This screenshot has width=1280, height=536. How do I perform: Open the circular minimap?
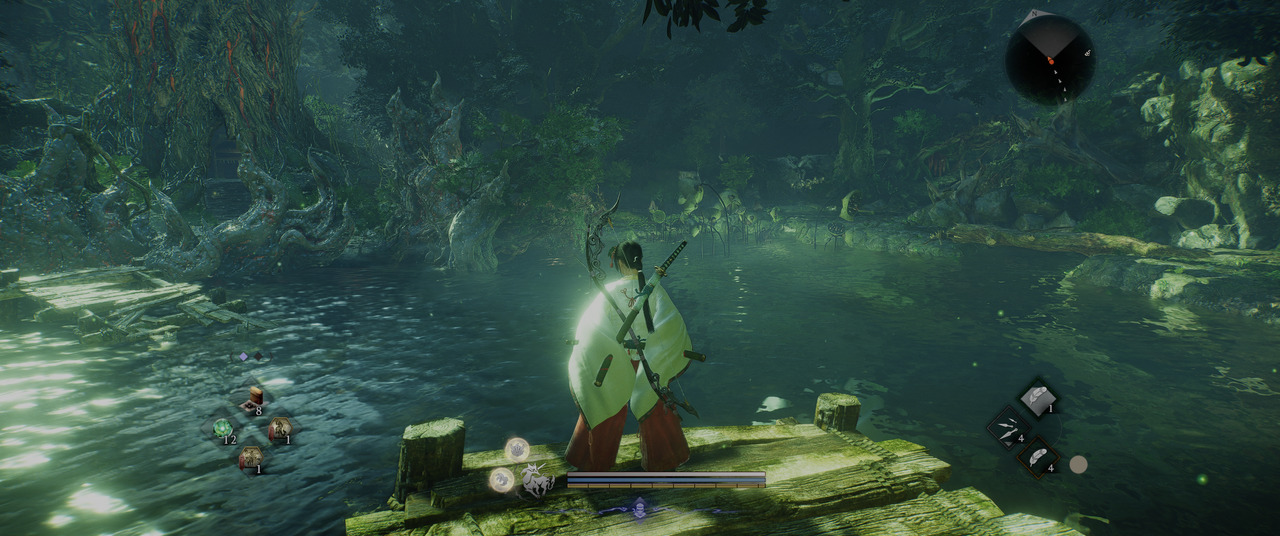pyautogui.click(x=1050, y=59)
